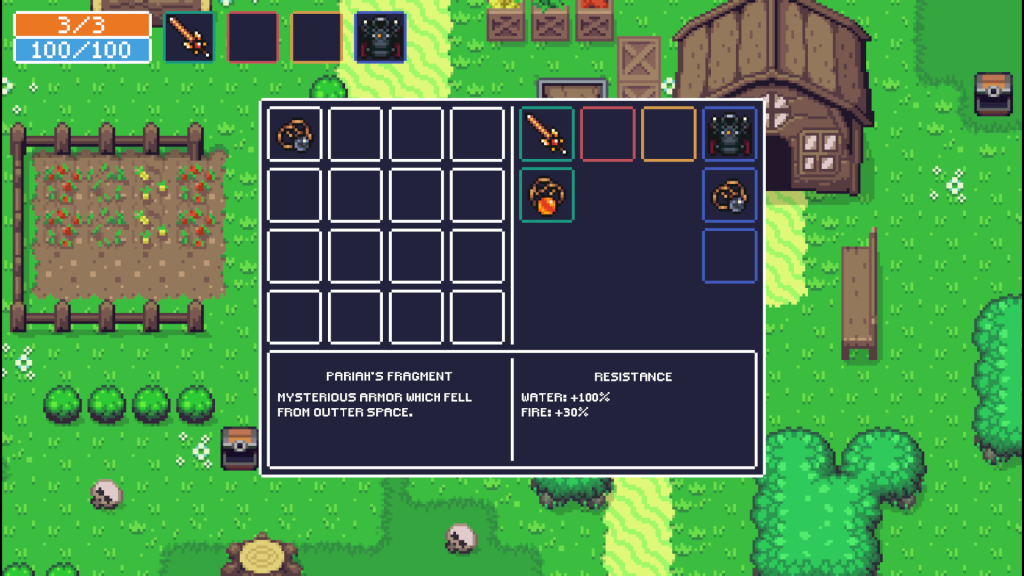The width and height of the screenshot is (1024, 576).
Task: Select Pariah's Fragment armor in the equipment panel
Action: coord(729,134)
